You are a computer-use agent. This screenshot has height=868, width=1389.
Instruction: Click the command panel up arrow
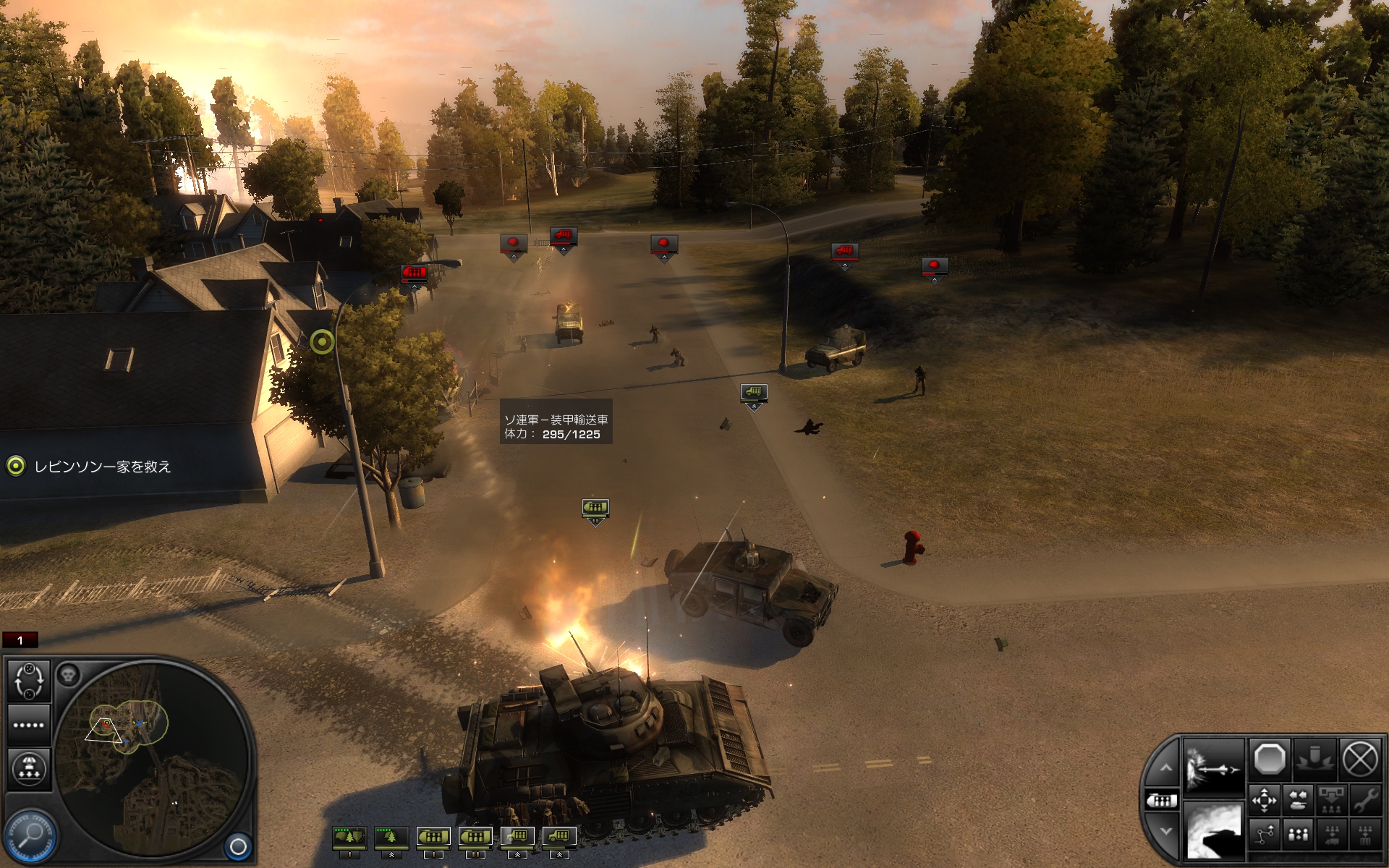pyautogui.click(x=1165, y=768)
